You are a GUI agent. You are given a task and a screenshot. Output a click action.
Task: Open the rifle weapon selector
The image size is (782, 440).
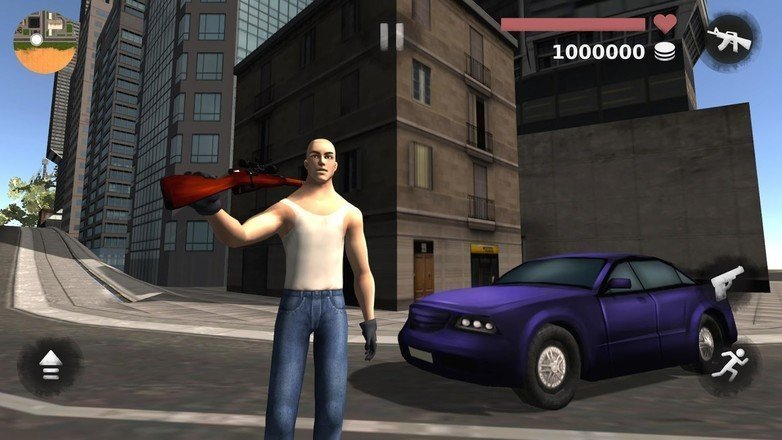pos(729,40)
